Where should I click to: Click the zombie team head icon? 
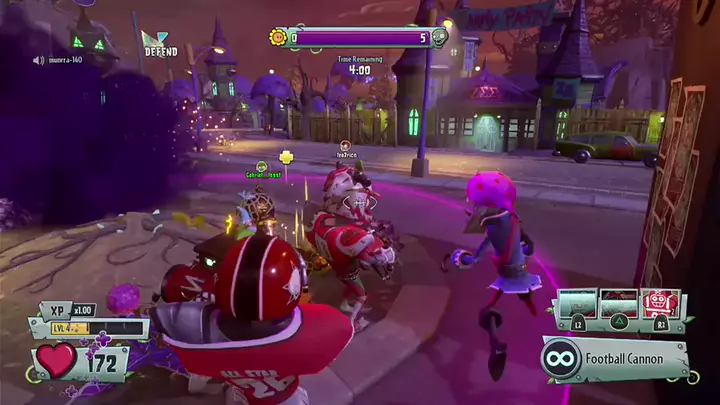point(438,37)
